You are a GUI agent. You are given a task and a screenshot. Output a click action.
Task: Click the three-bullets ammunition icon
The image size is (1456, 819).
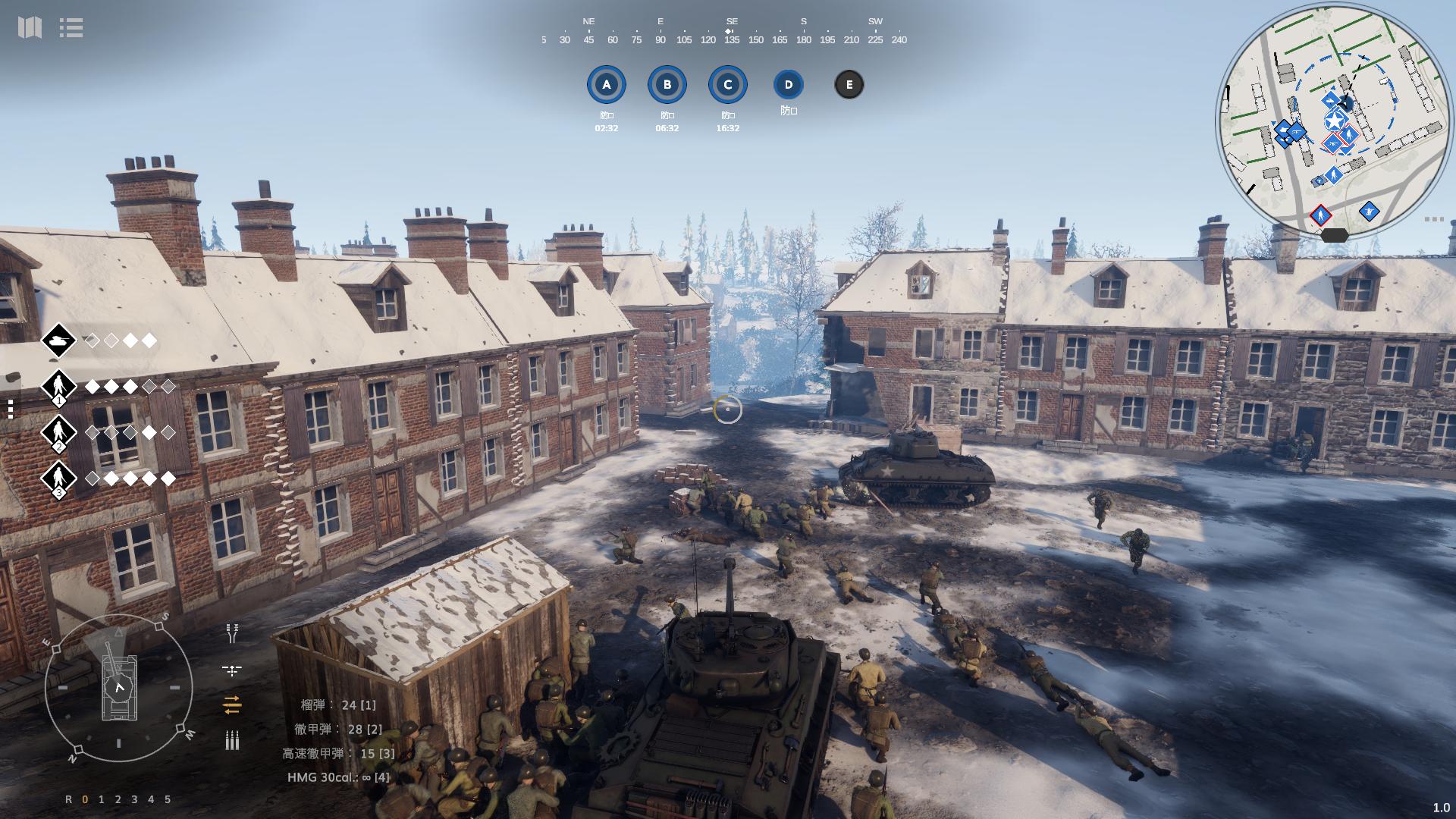tap(232, 740)
